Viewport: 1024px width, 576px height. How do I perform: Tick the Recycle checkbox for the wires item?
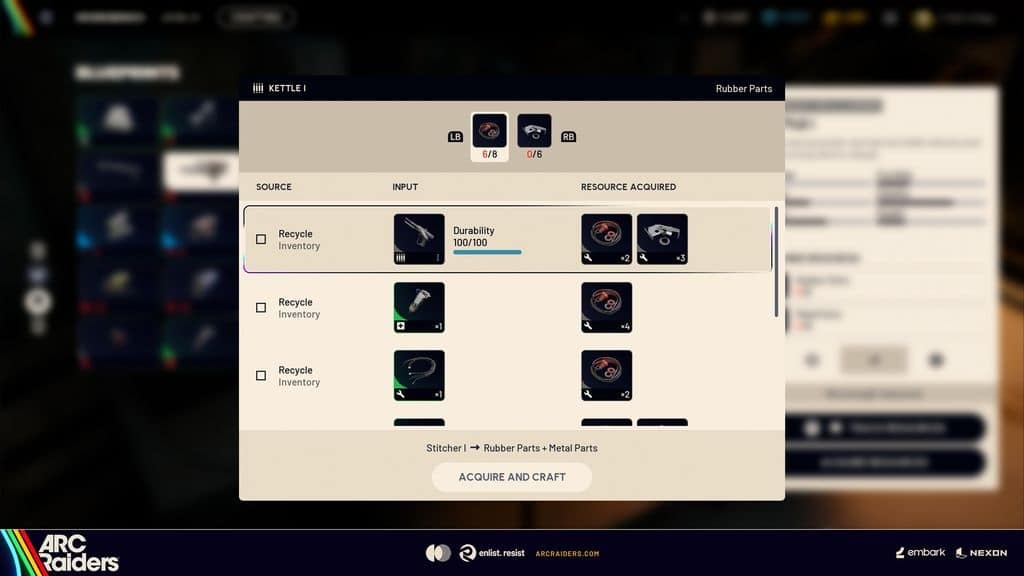coord(261,376)
